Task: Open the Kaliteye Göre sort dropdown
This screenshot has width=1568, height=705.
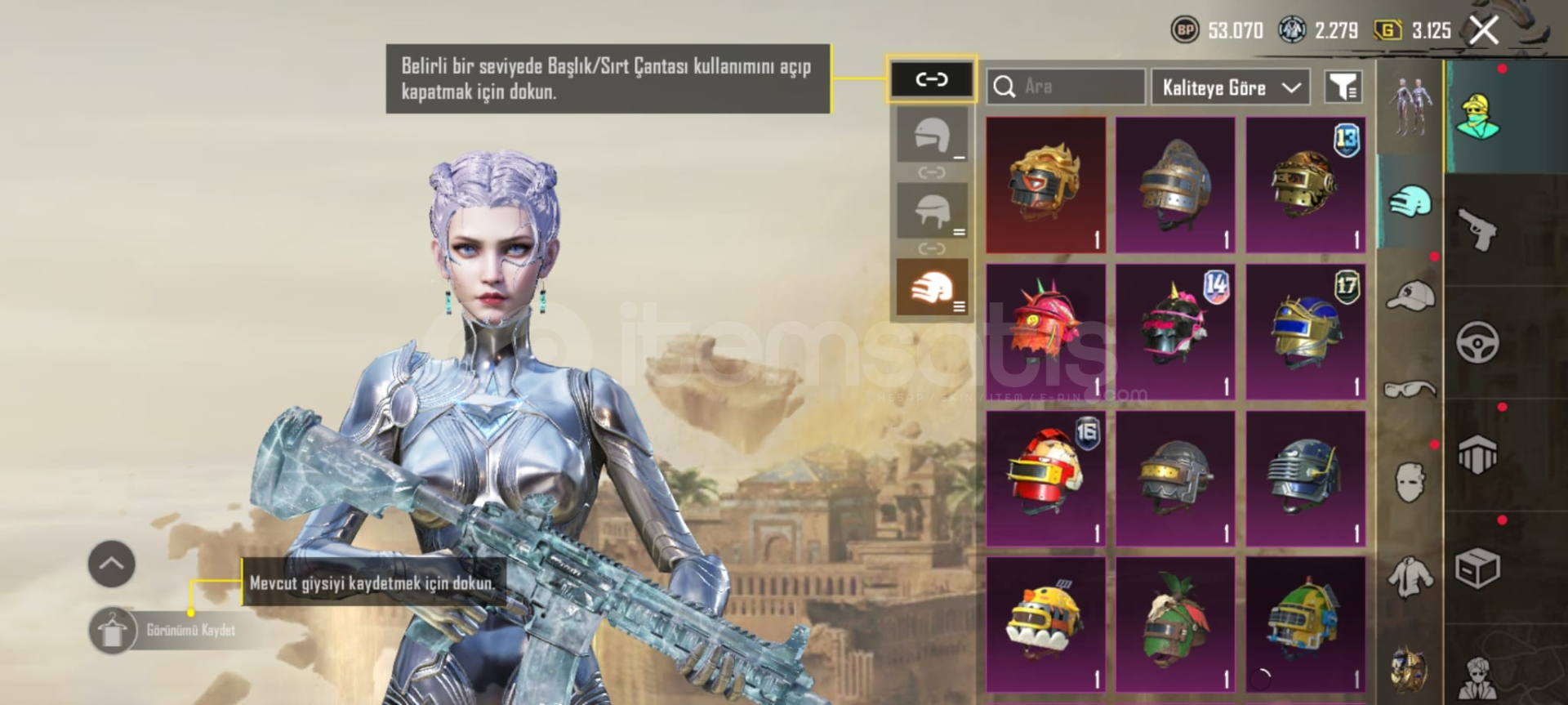Action: 1230,87
